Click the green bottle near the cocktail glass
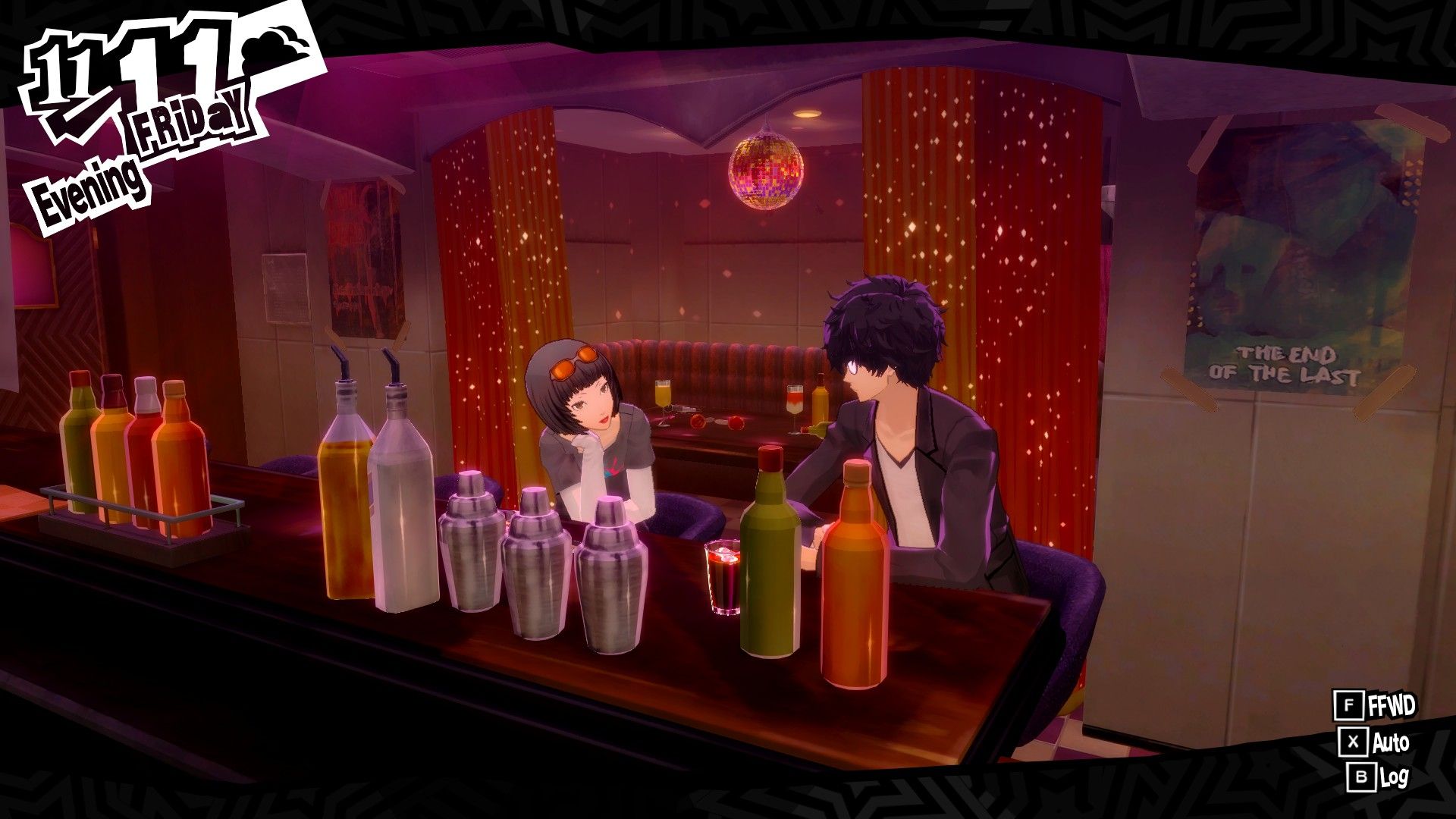 [770, 561]
